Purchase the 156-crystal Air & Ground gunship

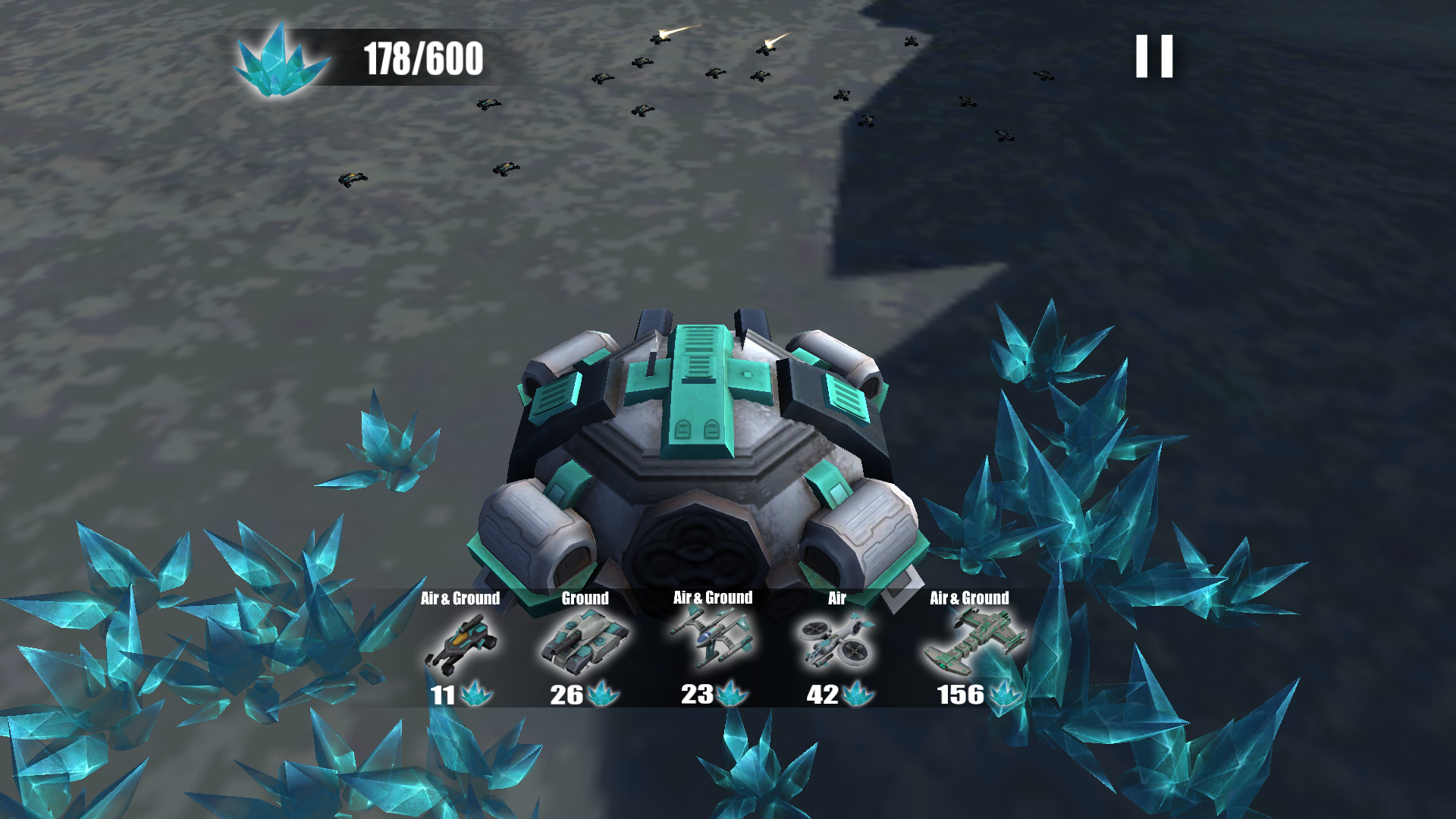(x=971, y=646)
